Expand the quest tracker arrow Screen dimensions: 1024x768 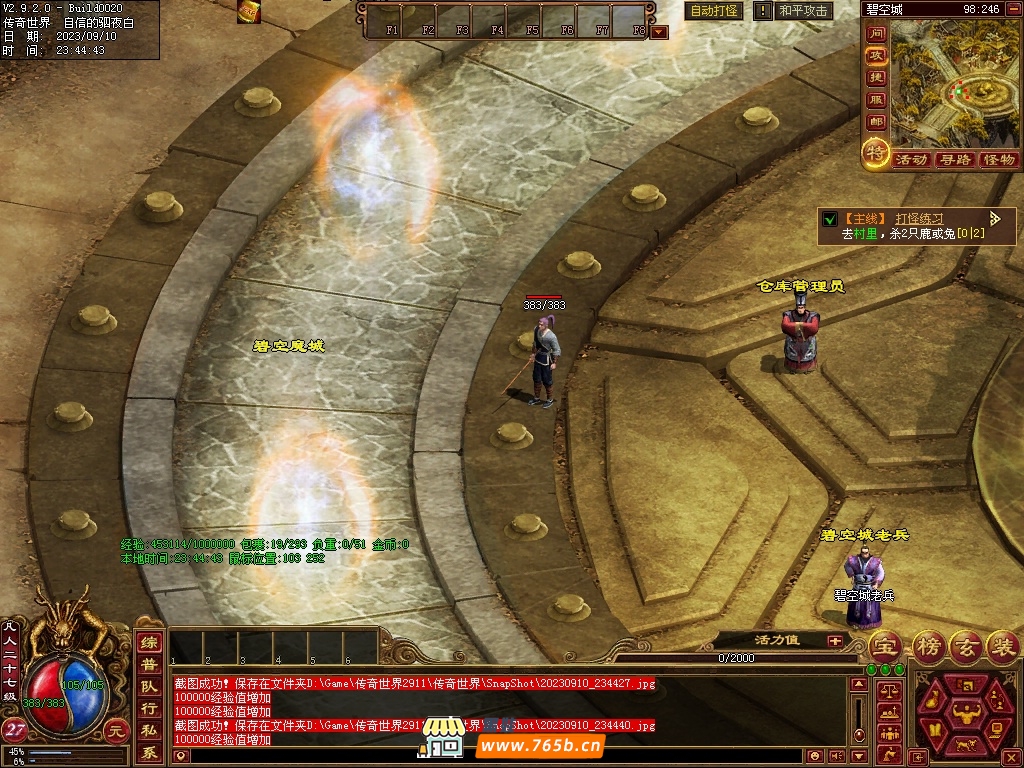995,218
